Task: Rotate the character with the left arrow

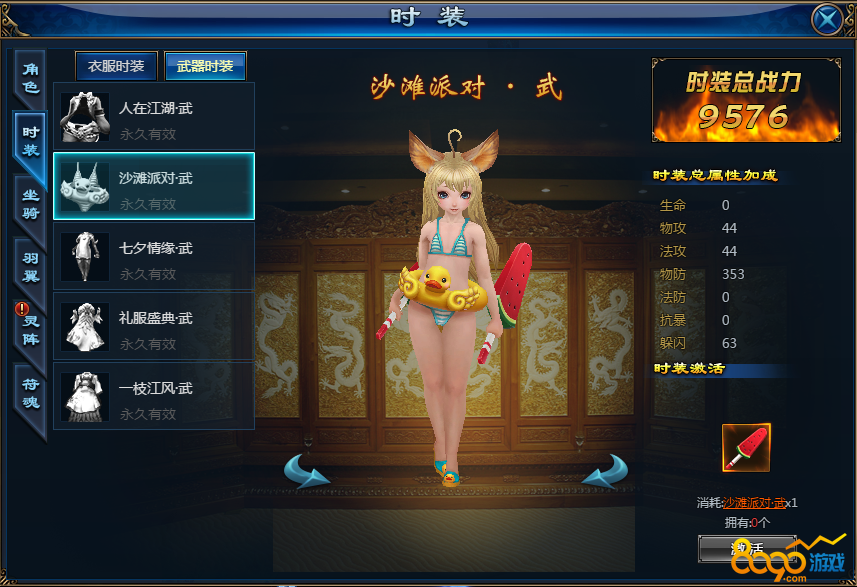Action: pos(308,470)
